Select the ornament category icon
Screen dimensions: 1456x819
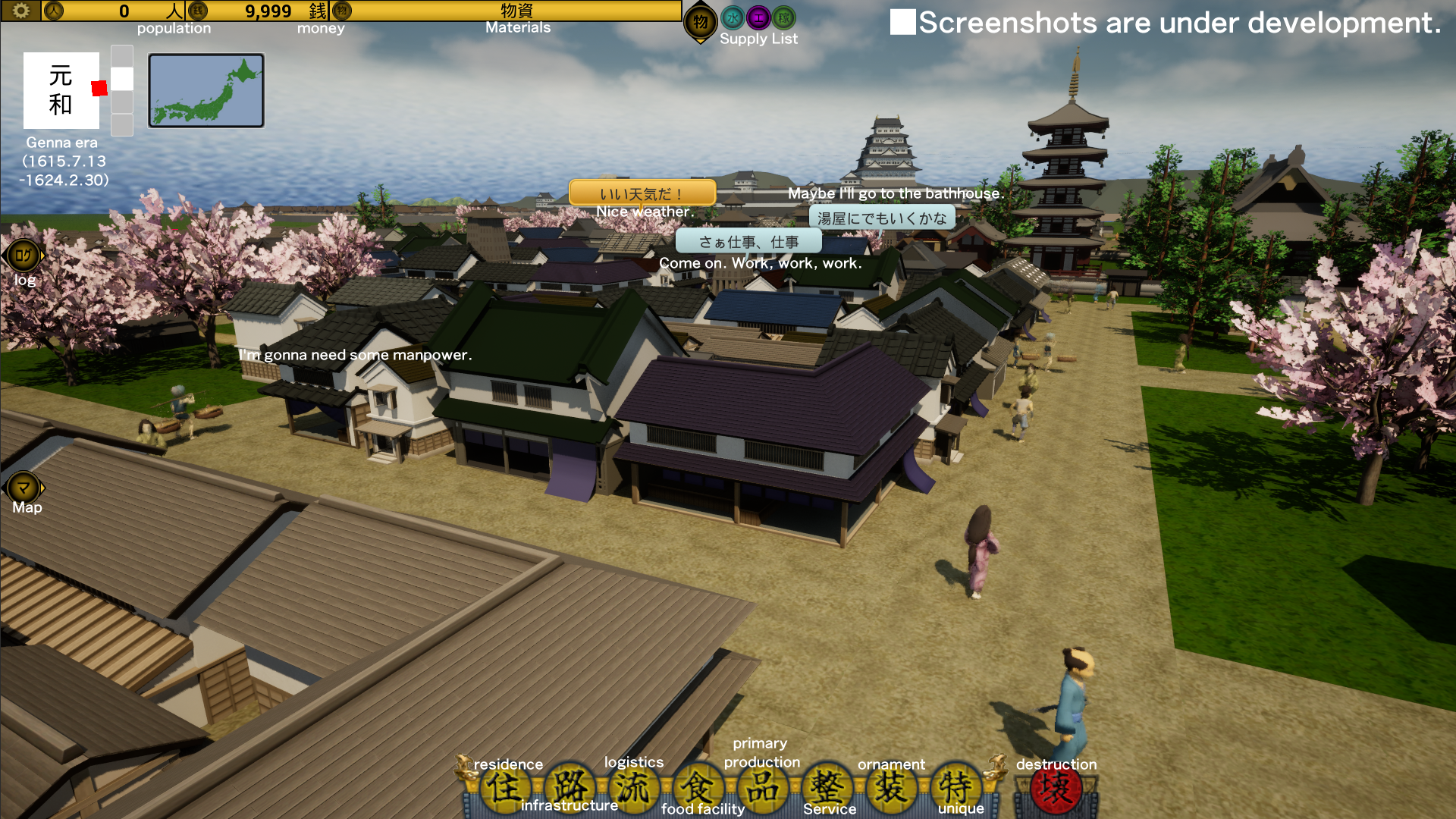pos(892,789)
